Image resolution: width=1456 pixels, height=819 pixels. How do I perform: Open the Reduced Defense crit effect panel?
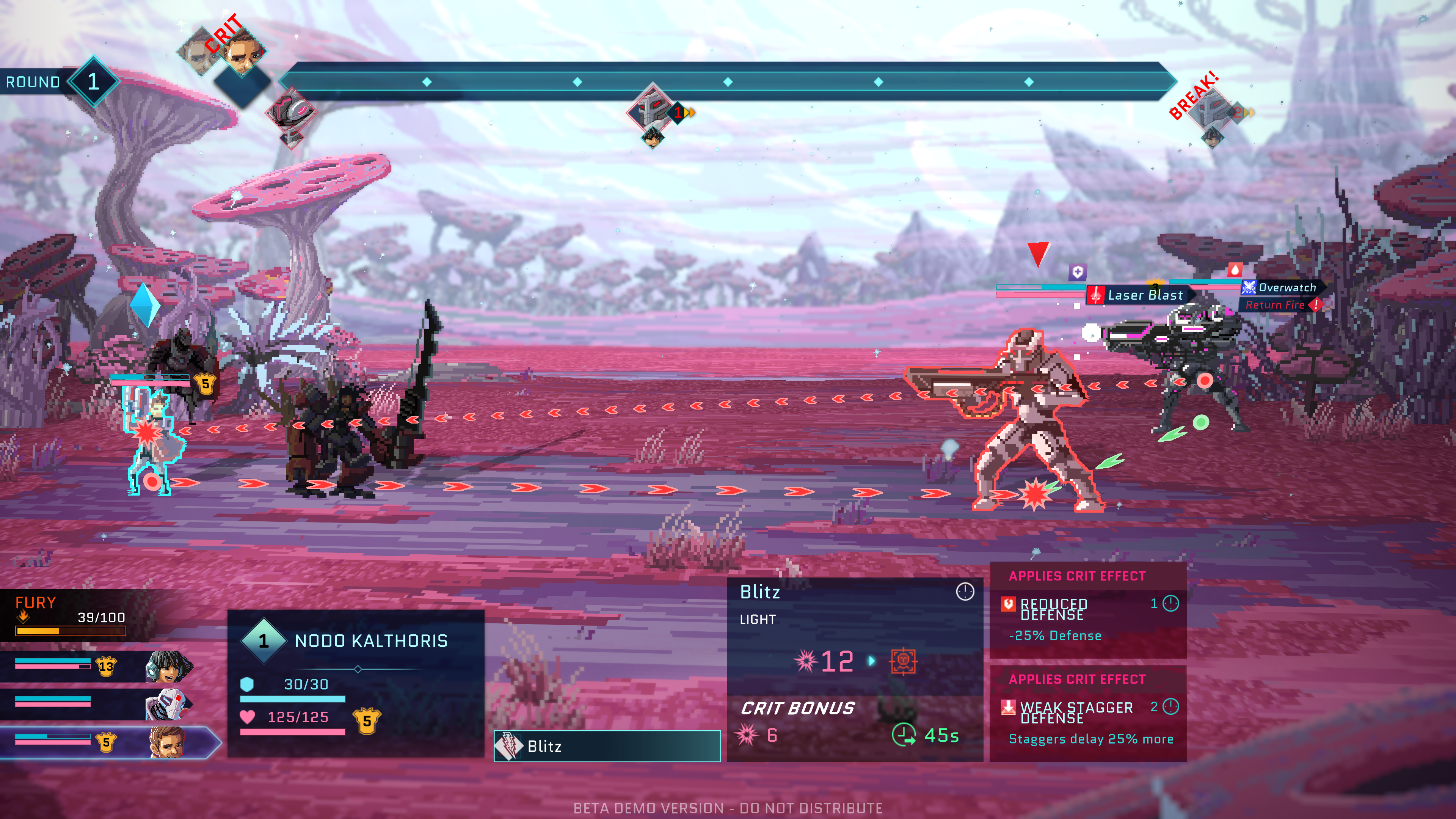[1087, 610]
